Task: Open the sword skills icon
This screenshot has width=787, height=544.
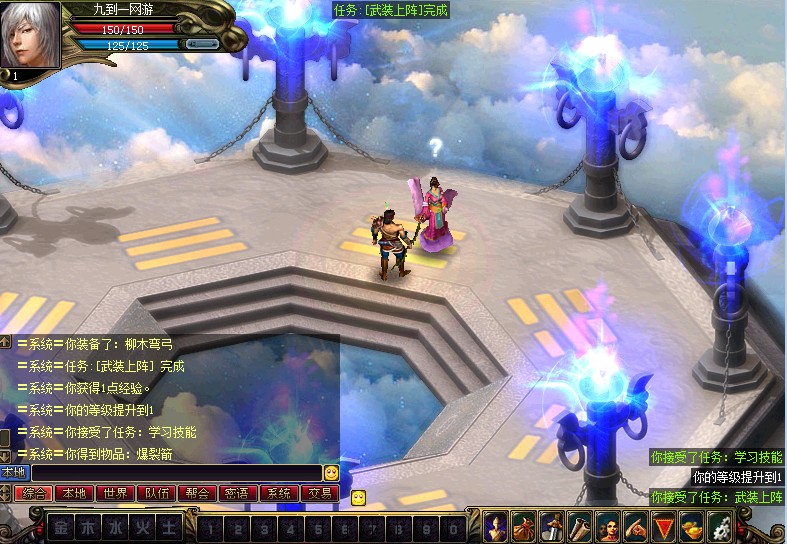Action: tap(552, 525)
